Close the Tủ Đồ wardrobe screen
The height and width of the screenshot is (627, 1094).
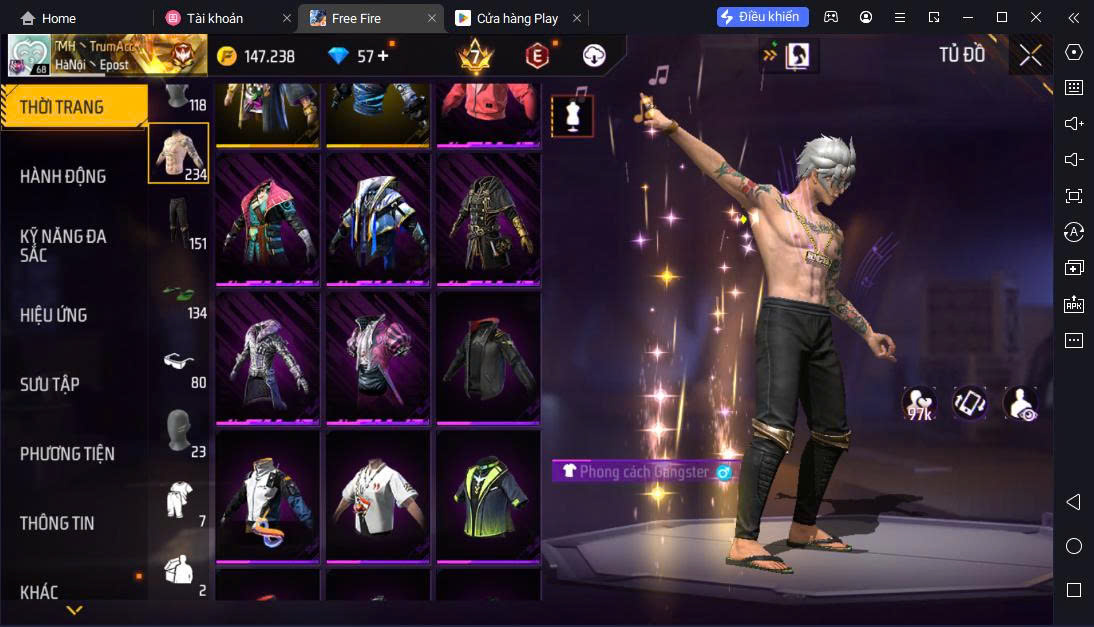[1030, 55]
